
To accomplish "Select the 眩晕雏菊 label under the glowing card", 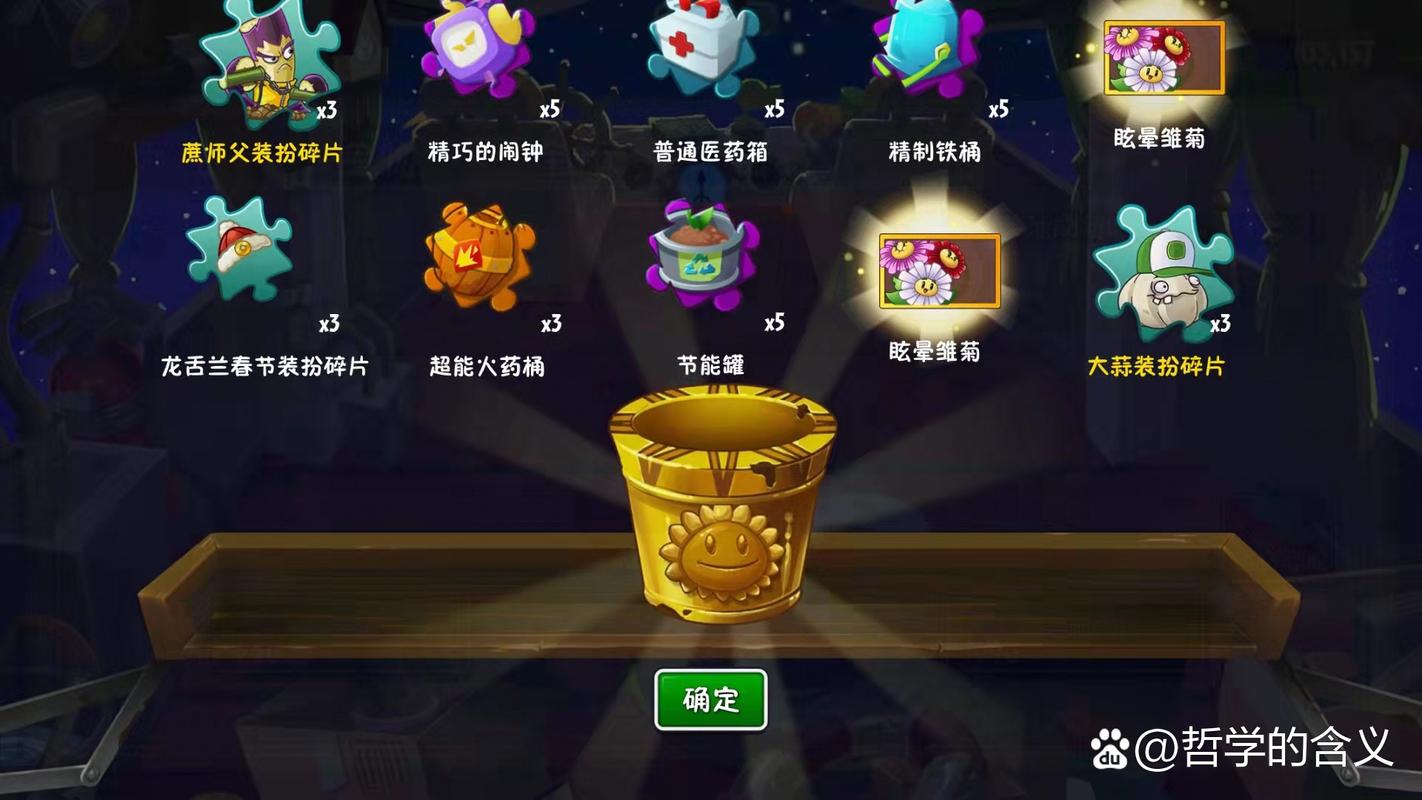I will pyautogui.click(x=935, y=352).
